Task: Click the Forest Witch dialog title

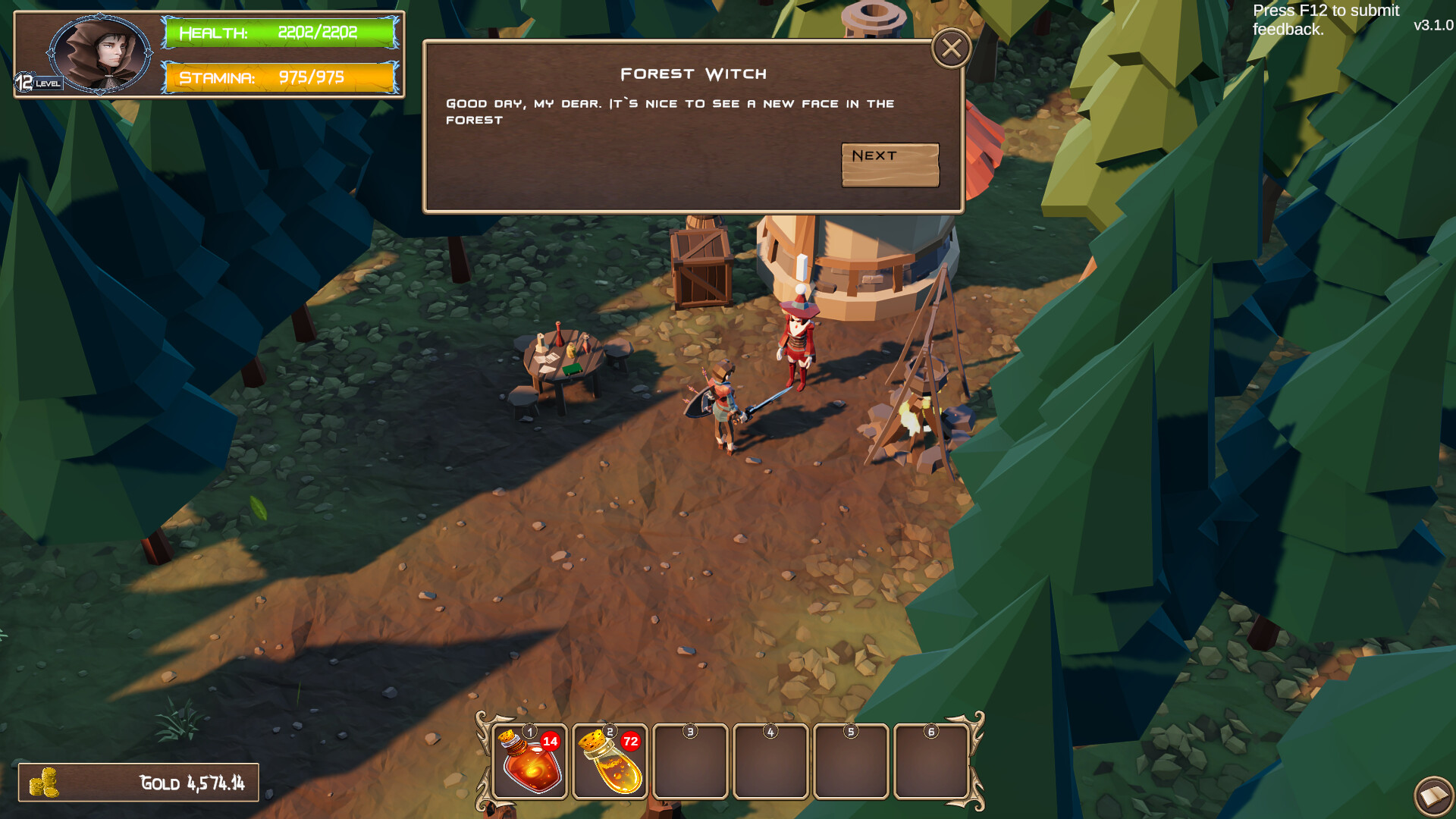Action: coord(693,74)
